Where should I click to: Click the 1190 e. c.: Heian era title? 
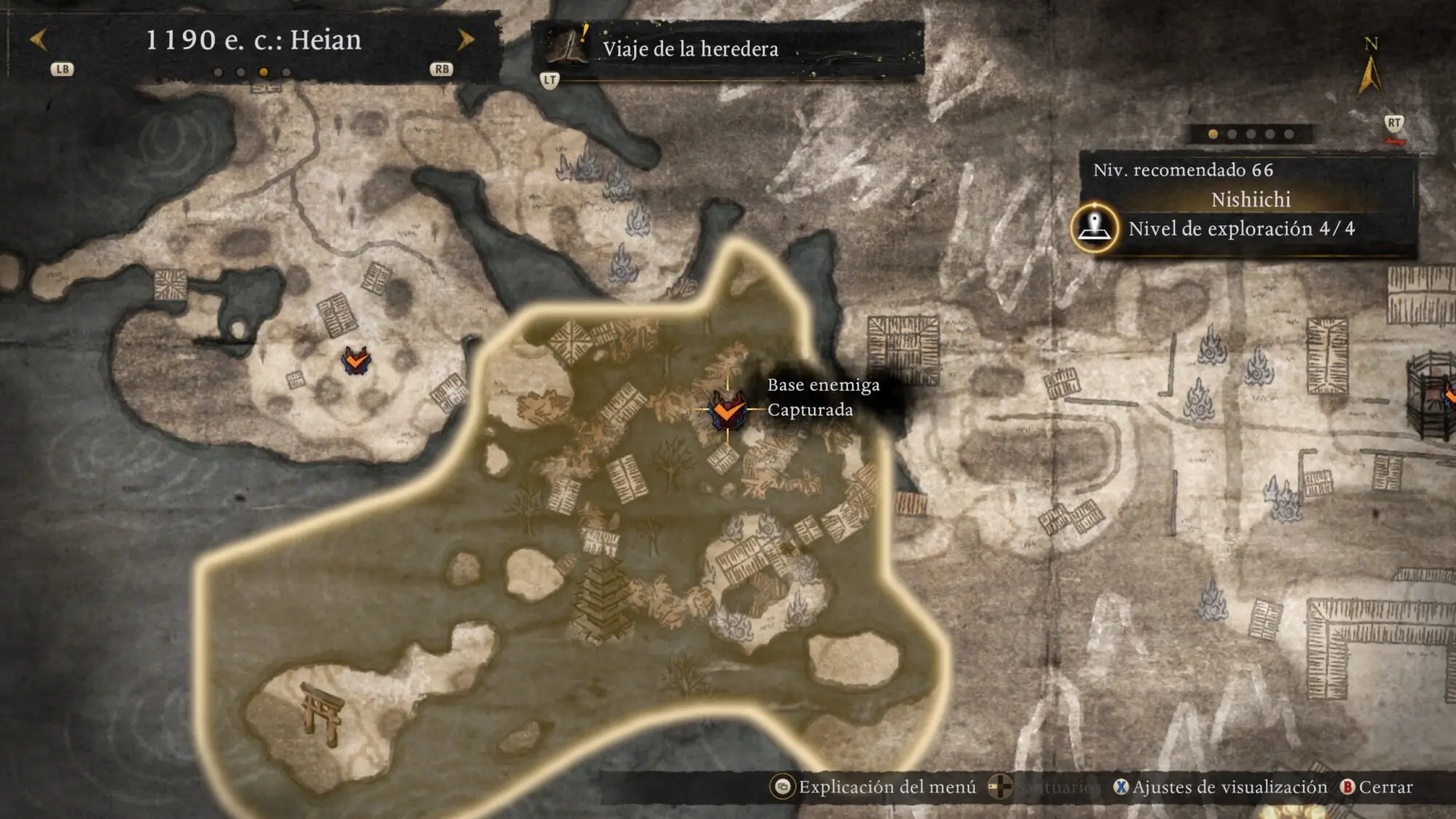tap(253, 40)
